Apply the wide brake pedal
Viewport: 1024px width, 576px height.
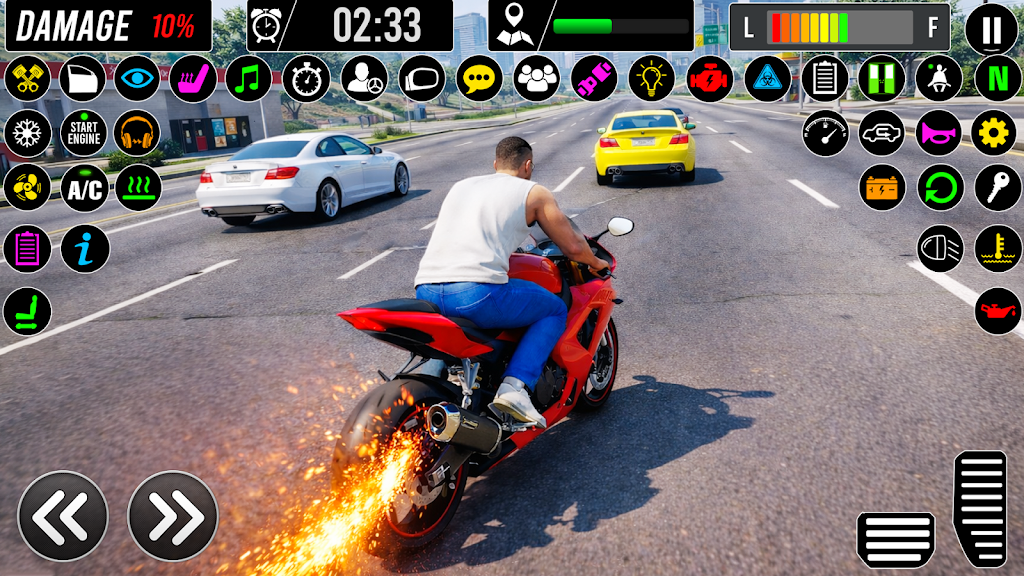coord(896,539)
